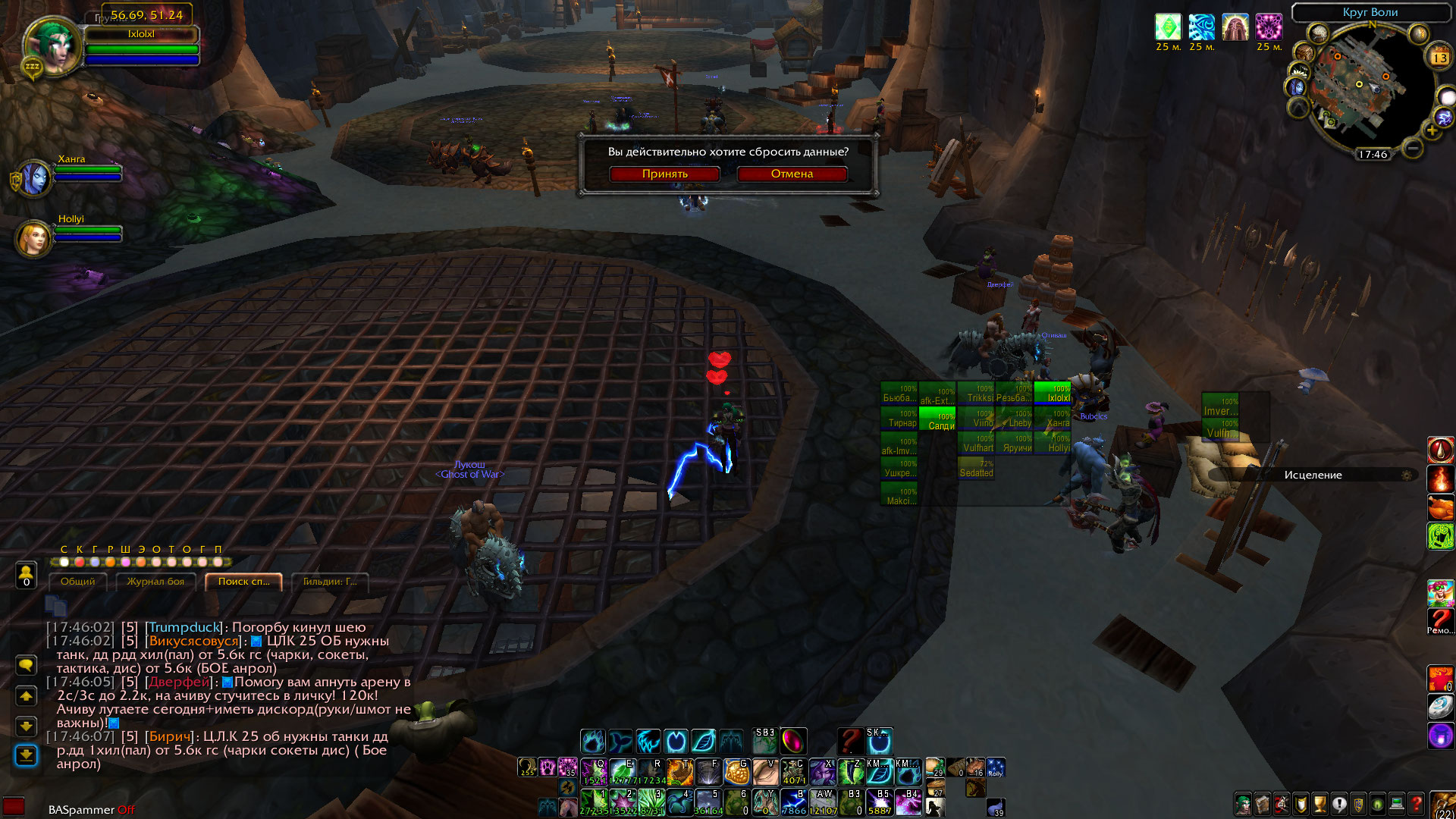Cast the tornado ability bound to F
Screen dimensions: 1456x819
tap(708, 772)
